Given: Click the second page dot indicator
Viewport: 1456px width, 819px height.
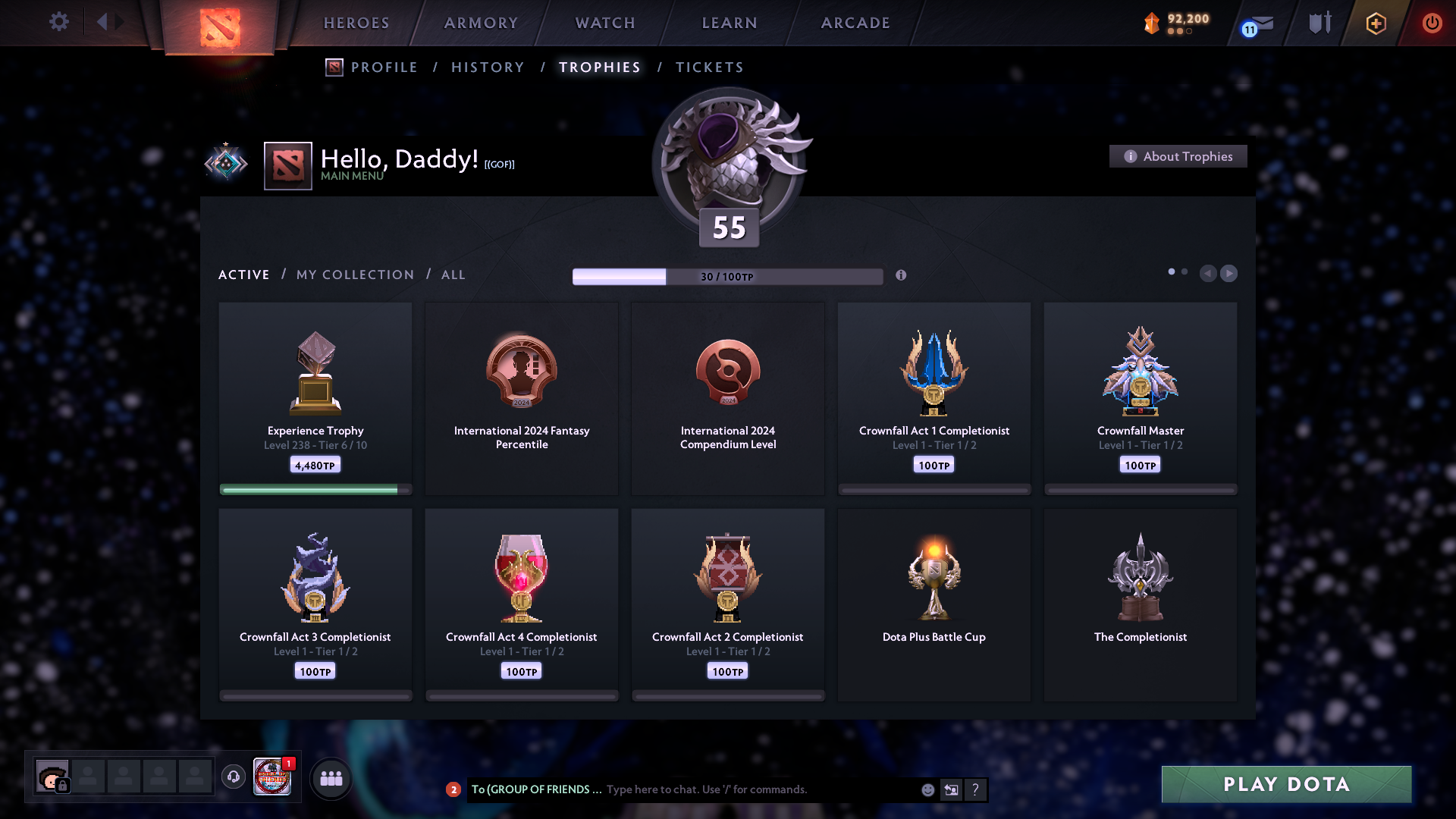Looking at the screenshot, I should [x=1185, y=270].
